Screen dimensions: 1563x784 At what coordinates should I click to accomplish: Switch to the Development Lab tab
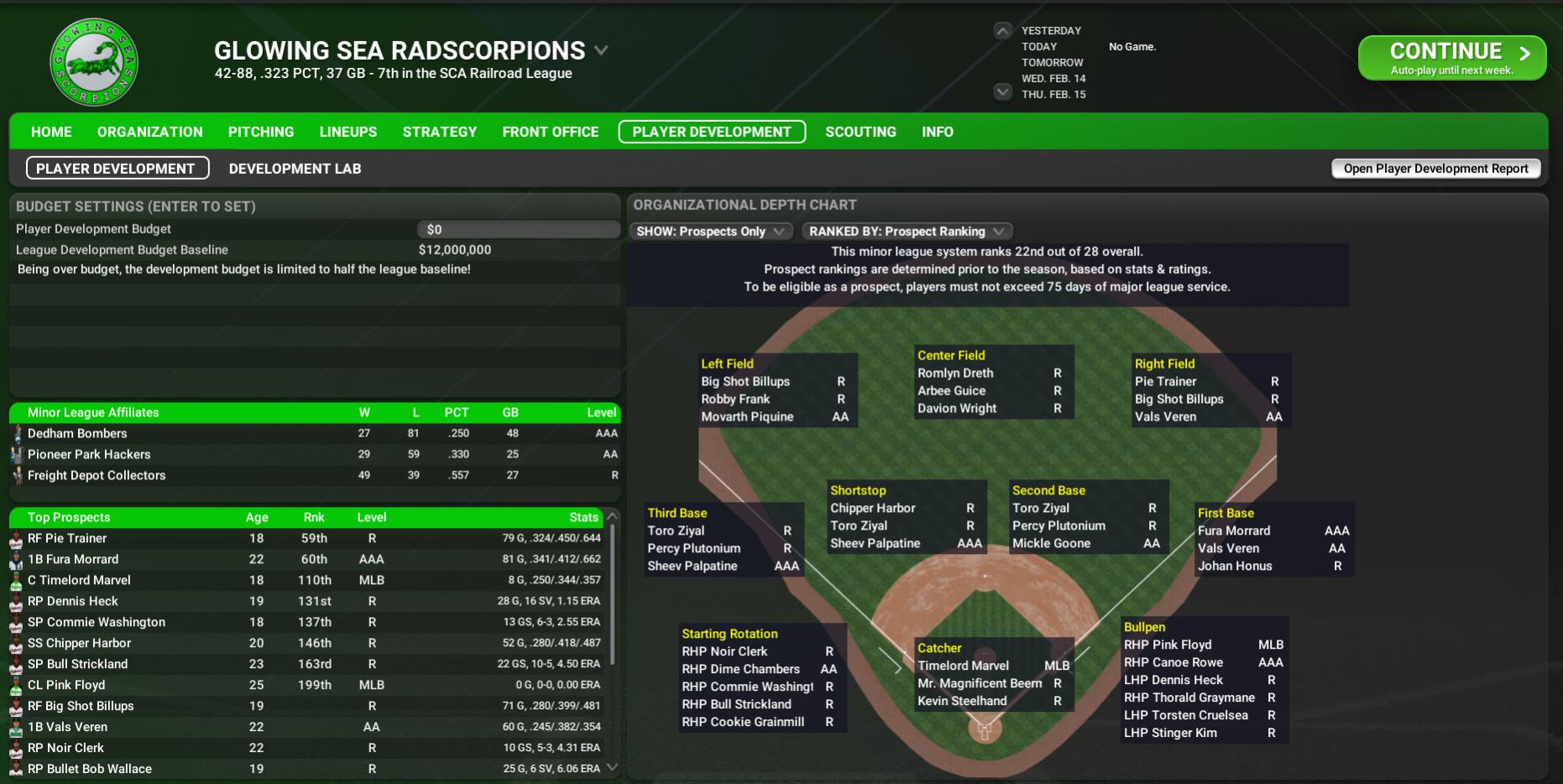pos(295,169)
